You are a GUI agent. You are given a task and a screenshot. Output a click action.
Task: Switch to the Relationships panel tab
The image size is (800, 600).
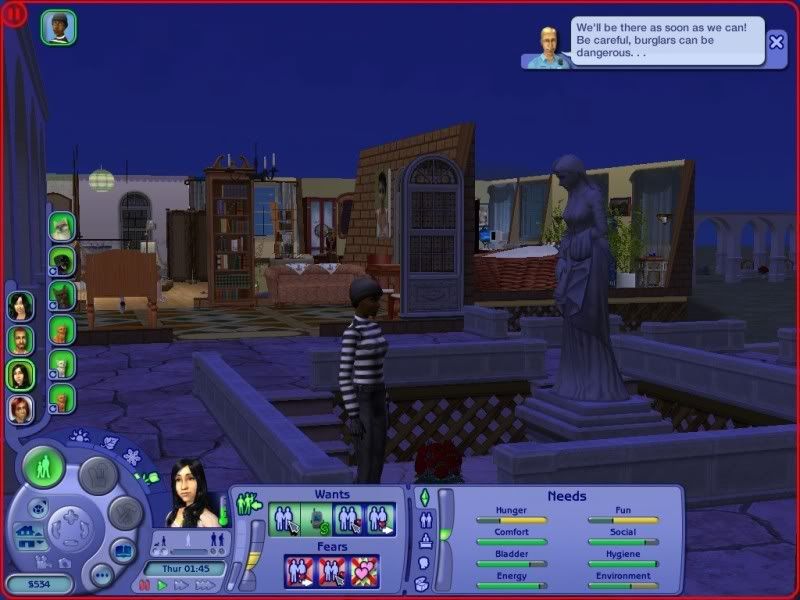pyautogui.click(x=423, y=520)
